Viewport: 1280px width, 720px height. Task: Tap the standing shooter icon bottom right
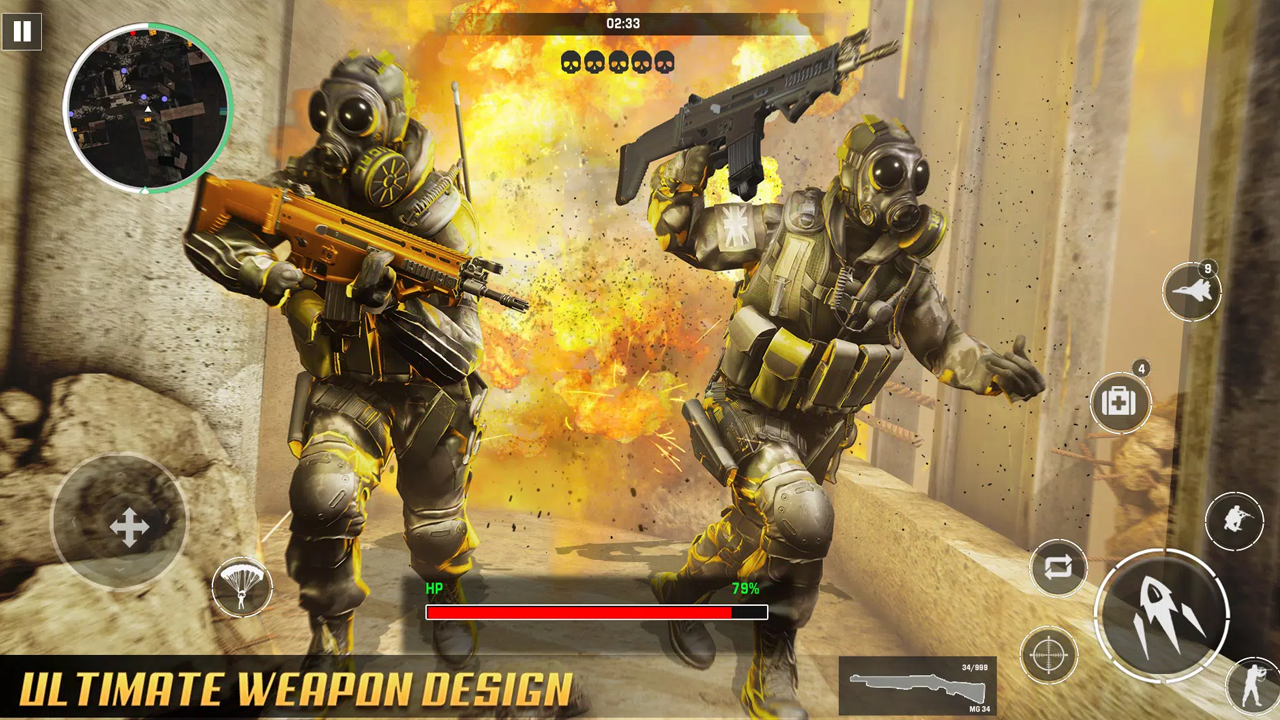coord(1248,685)
